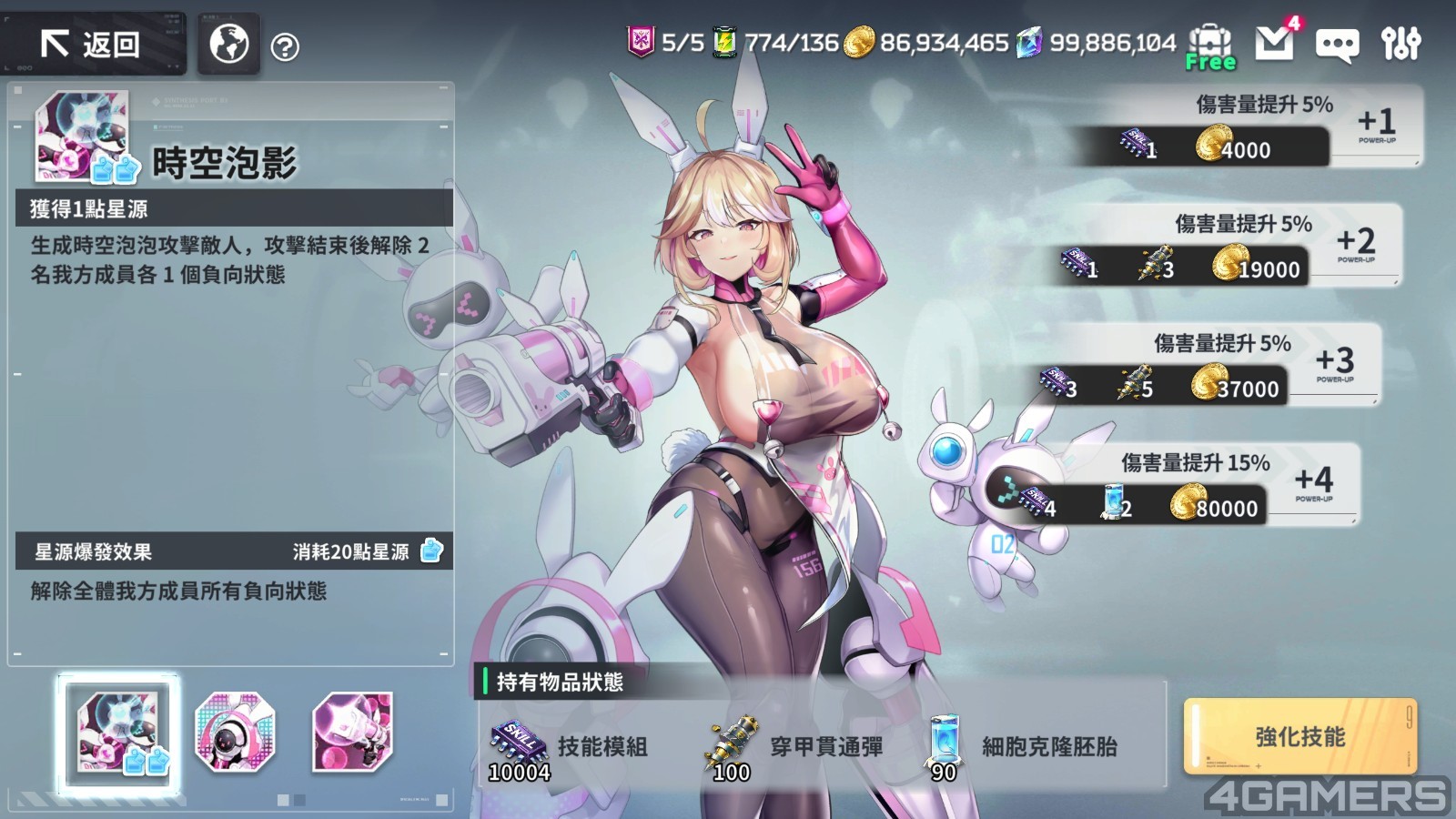This screenshot has width=1456, height=819.
Task: Select the +1 power-up row
Action: (x=1247, y=126)
